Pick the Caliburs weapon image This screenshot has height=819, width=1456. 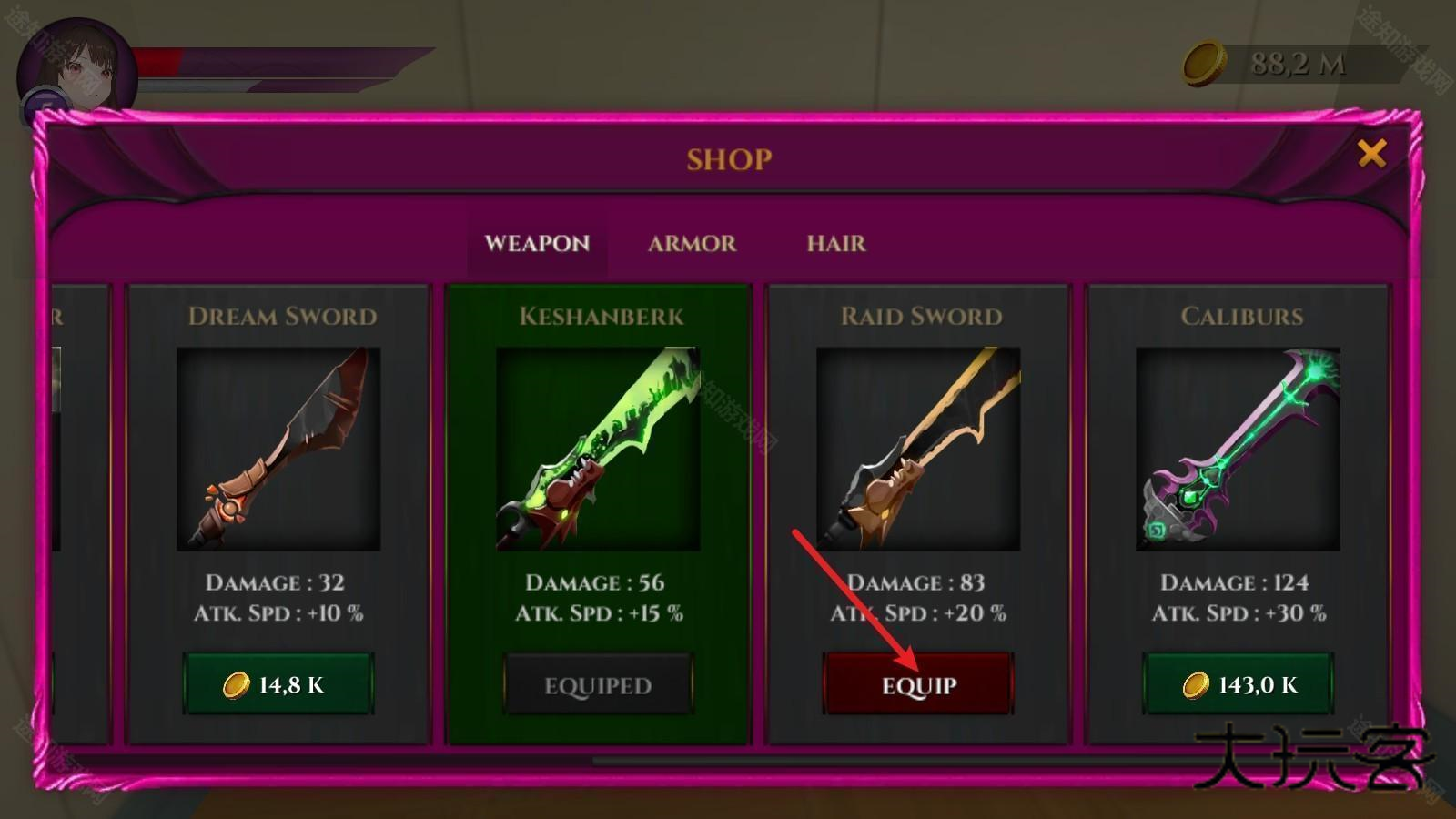pos(1238,449)
